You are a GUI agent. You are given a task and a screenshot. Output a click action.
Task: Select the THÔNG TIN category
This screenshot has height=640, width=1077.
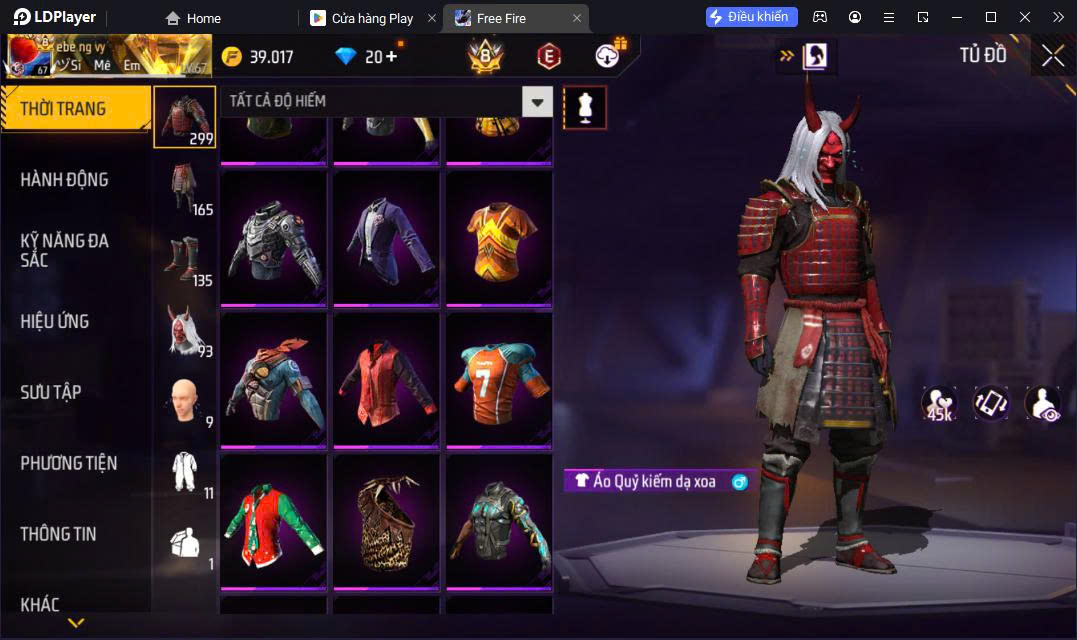point(59,534)
